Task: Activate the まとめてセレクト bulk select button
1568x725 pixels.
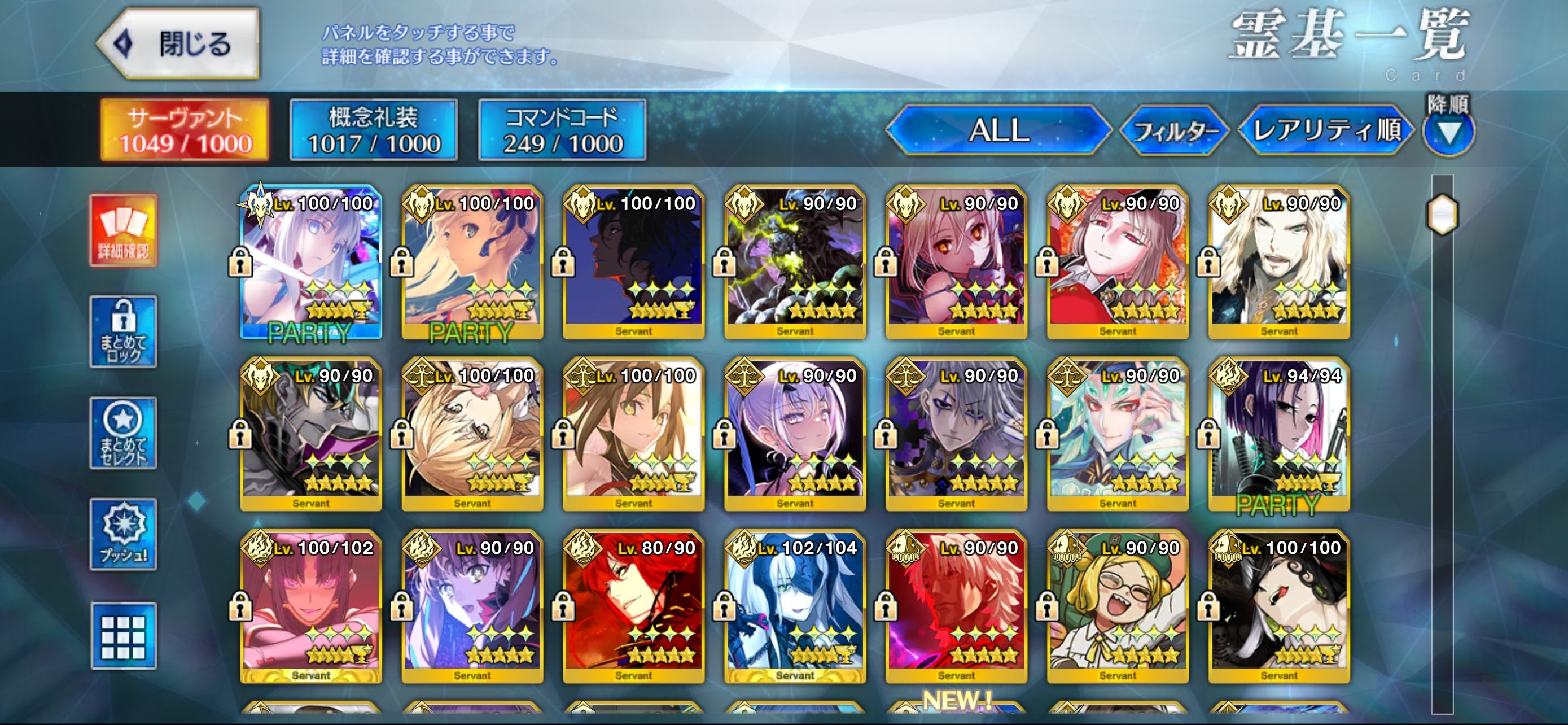Action: click(x=124, y=433)
